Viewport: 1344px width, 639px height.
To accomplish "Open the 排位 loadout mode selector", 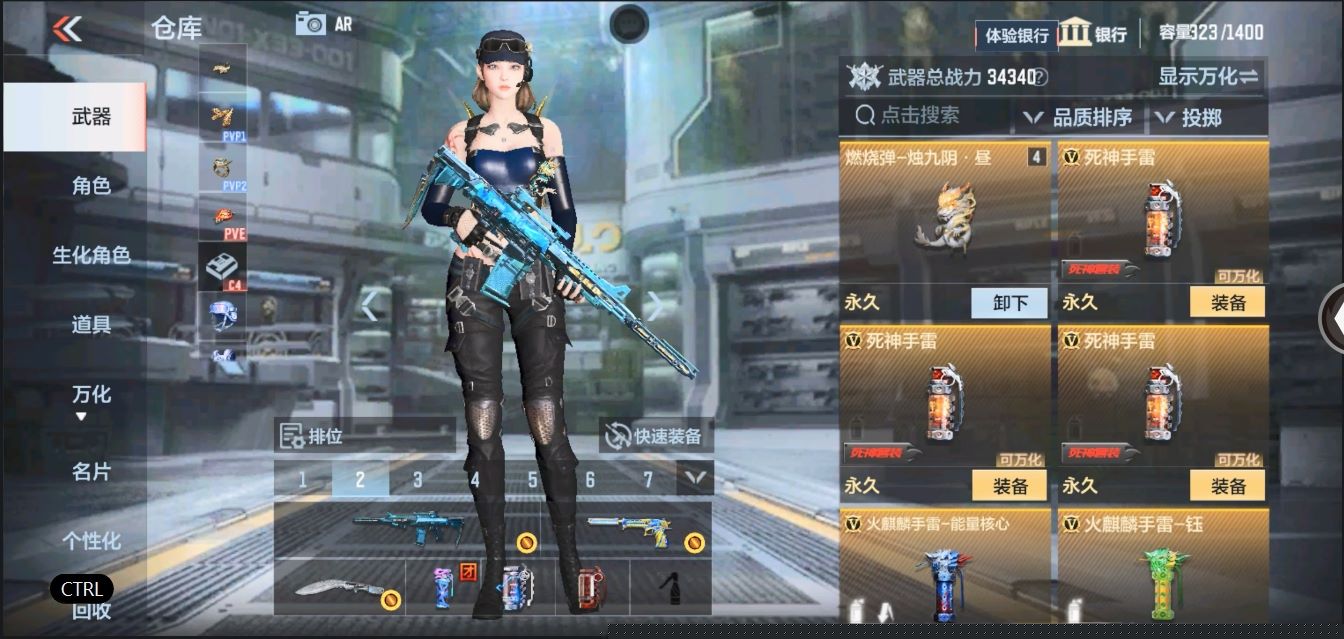I will coord(364,436).
